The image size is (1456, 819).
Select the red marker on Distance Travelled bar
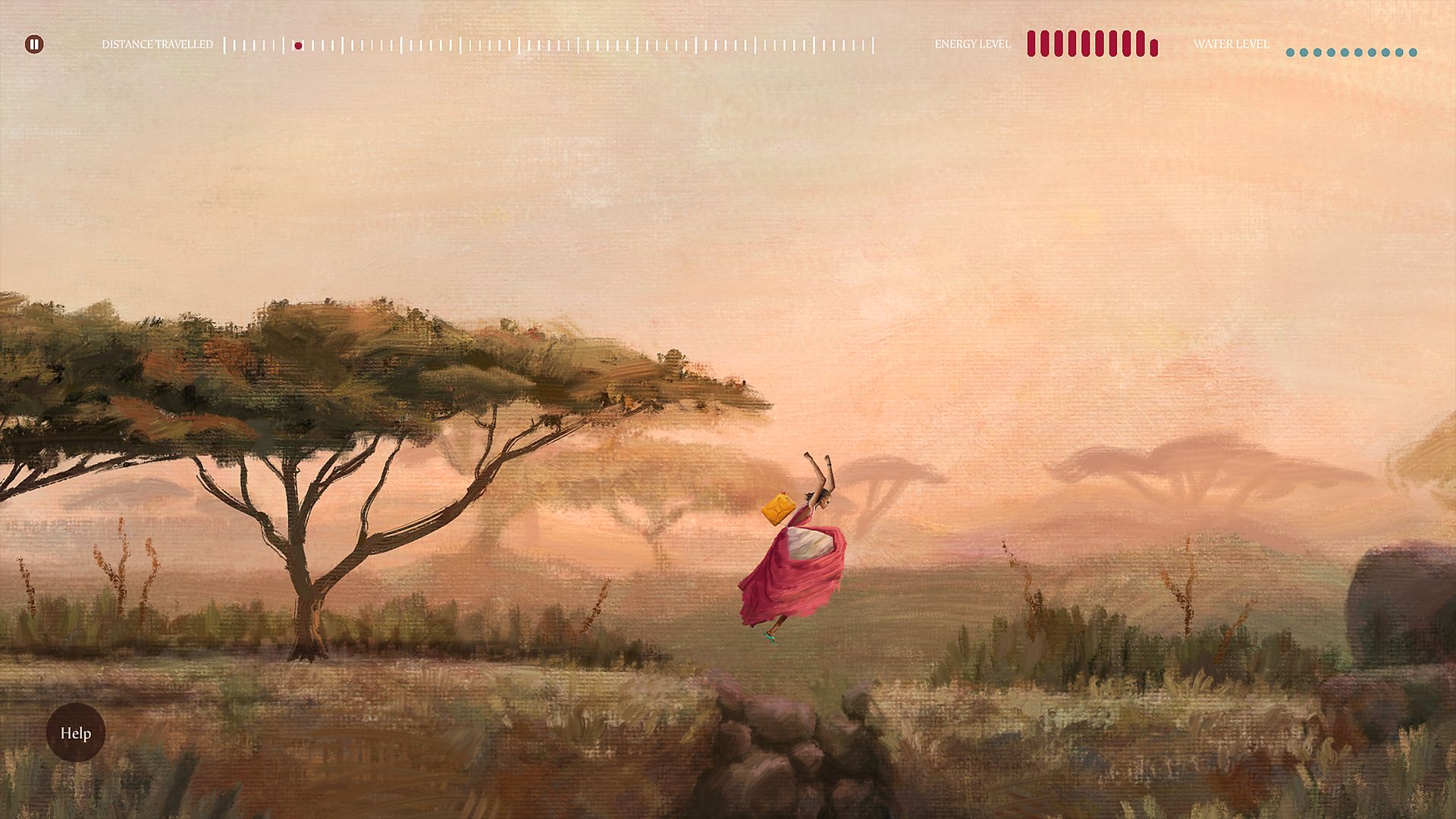point(297,45)
